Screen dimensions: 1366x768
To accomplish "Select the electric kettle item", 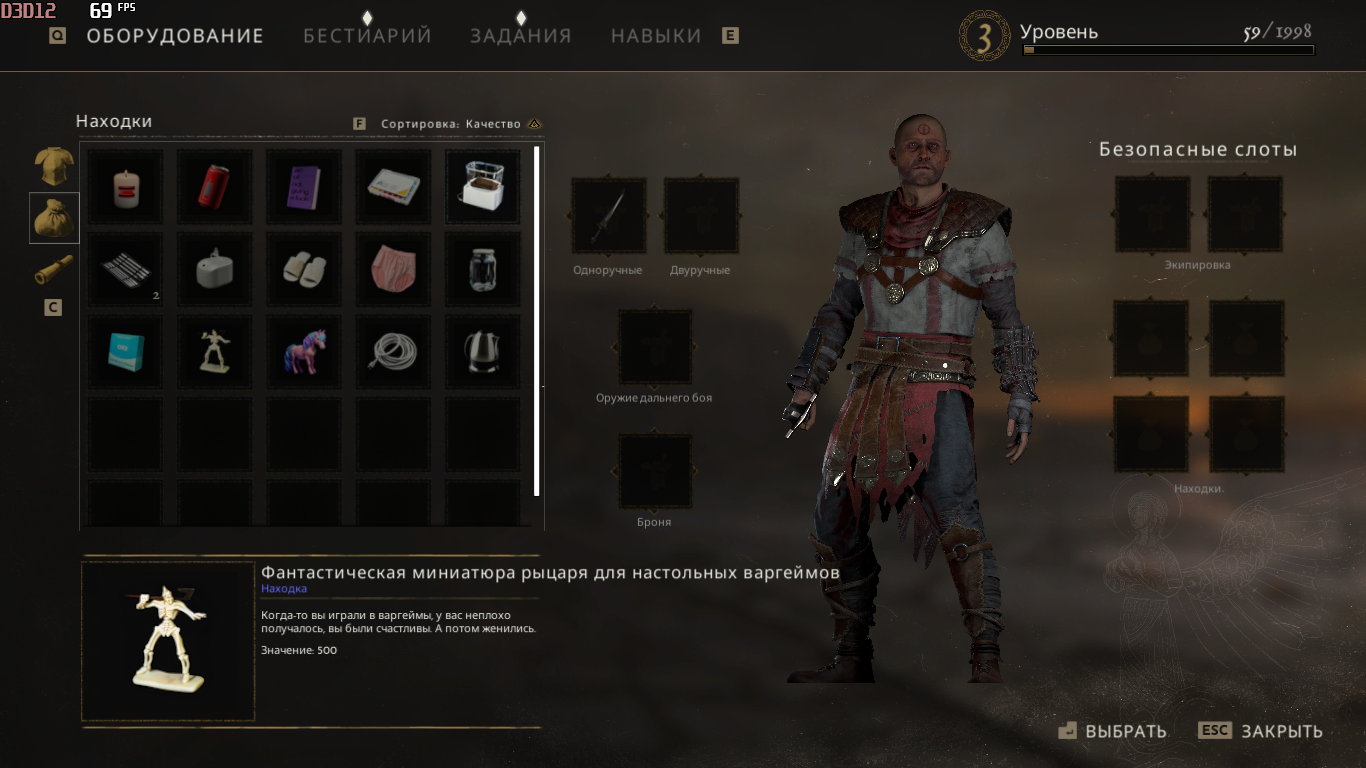I will coord(482,352).
